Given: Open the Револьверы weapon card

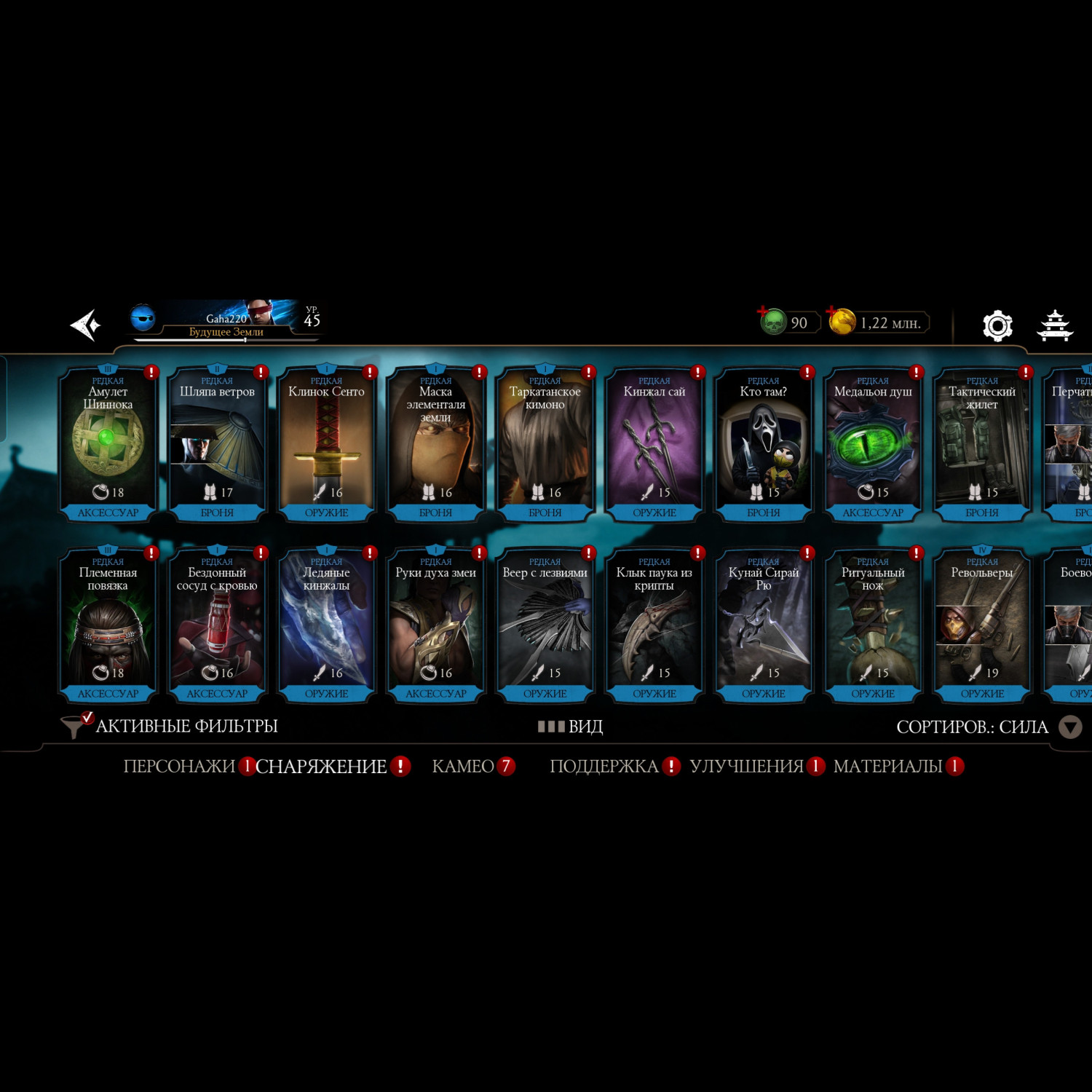Looking at the screenshot, I should coord(981,625).
